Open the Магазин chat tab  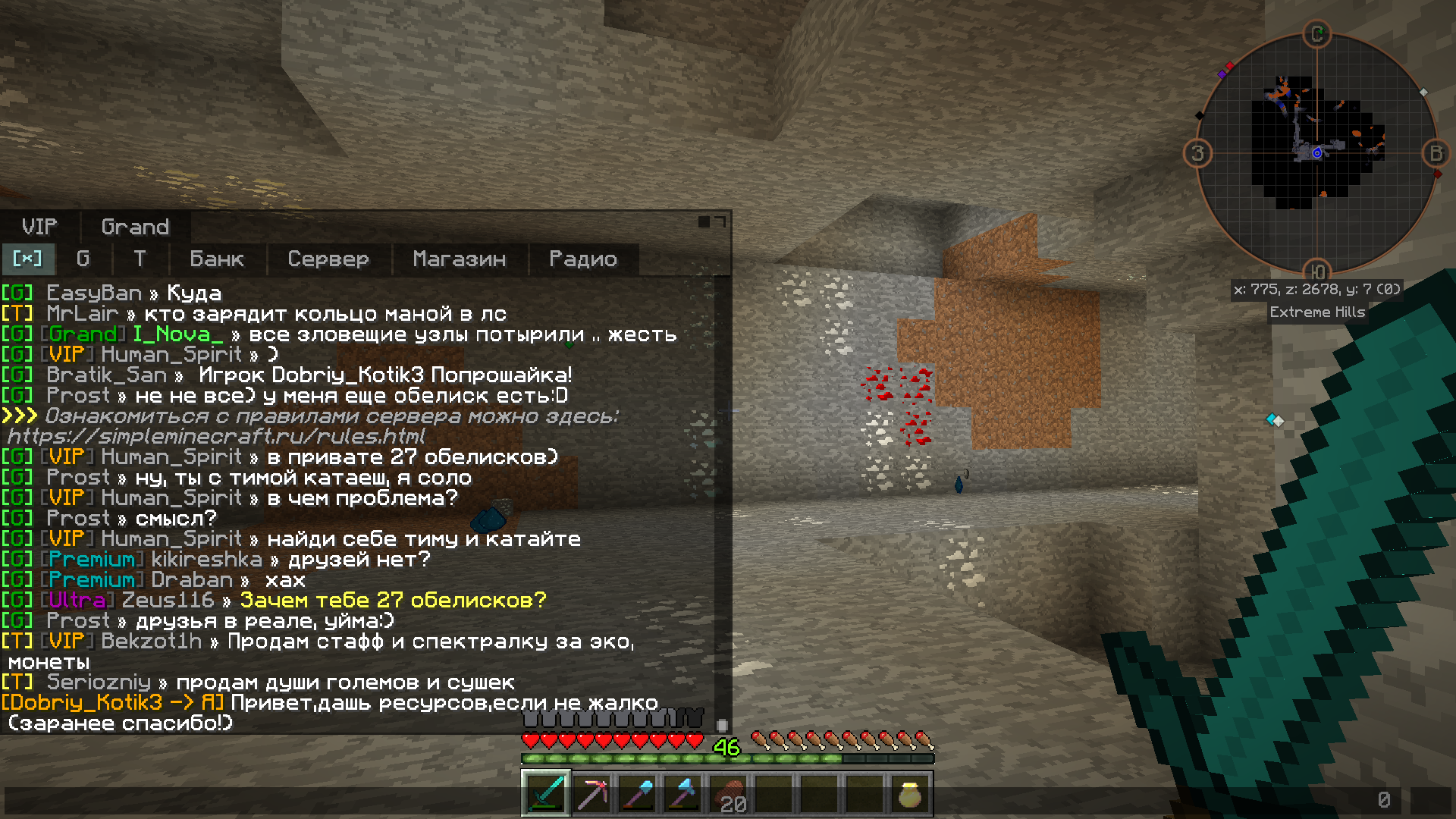[459, 259]
